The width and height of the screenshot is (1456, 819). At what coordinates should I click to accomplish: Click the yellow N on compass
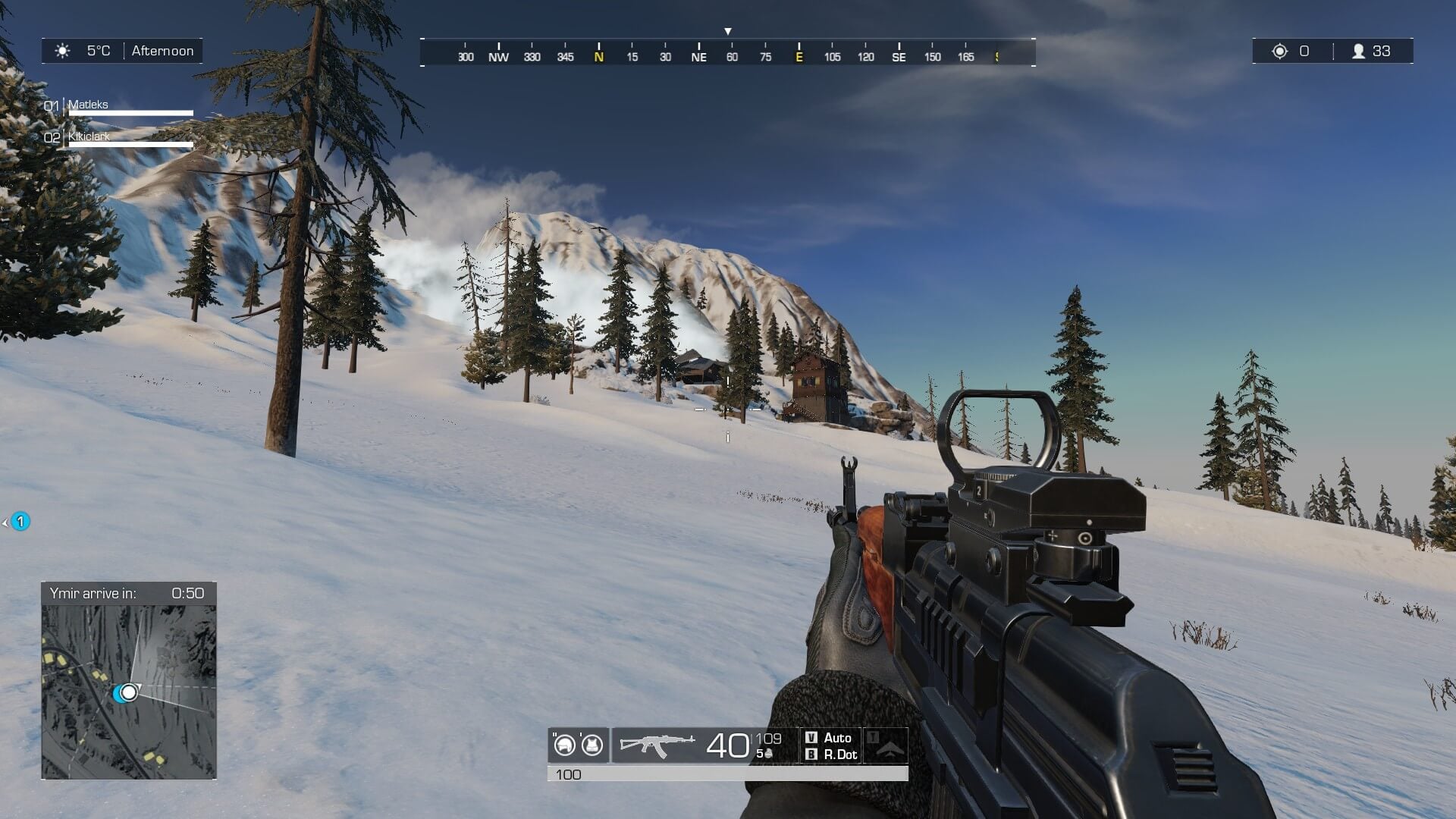(x=599, y=57)
